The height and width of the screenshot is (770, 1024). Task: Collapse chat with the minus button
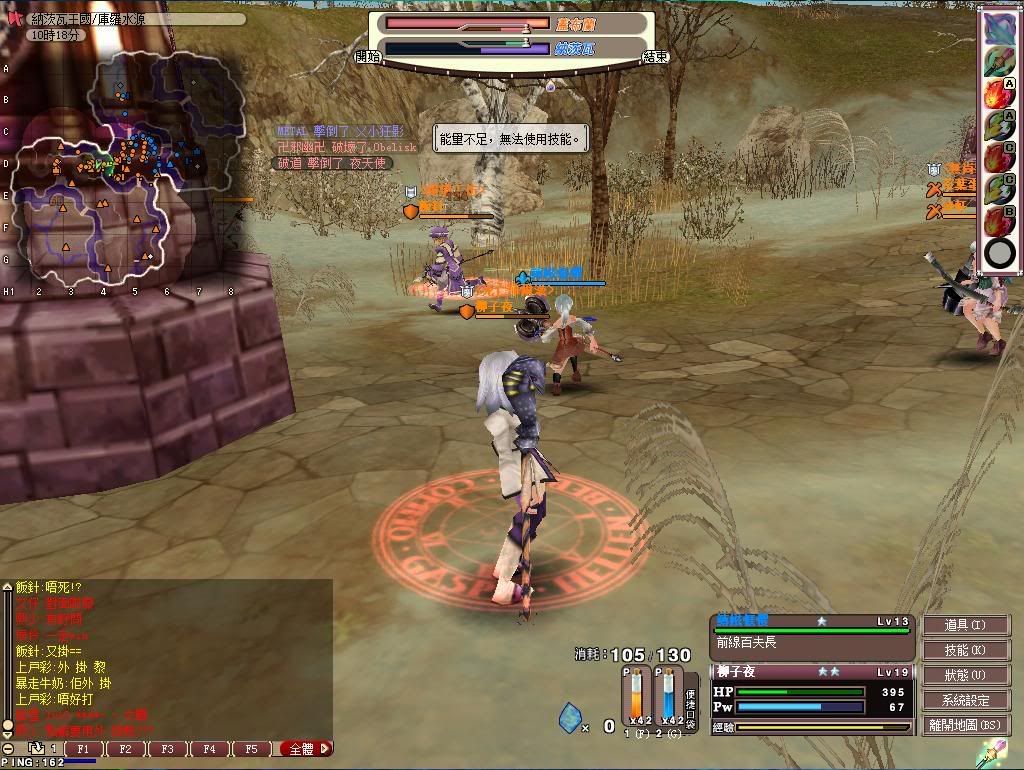point(8,748)
